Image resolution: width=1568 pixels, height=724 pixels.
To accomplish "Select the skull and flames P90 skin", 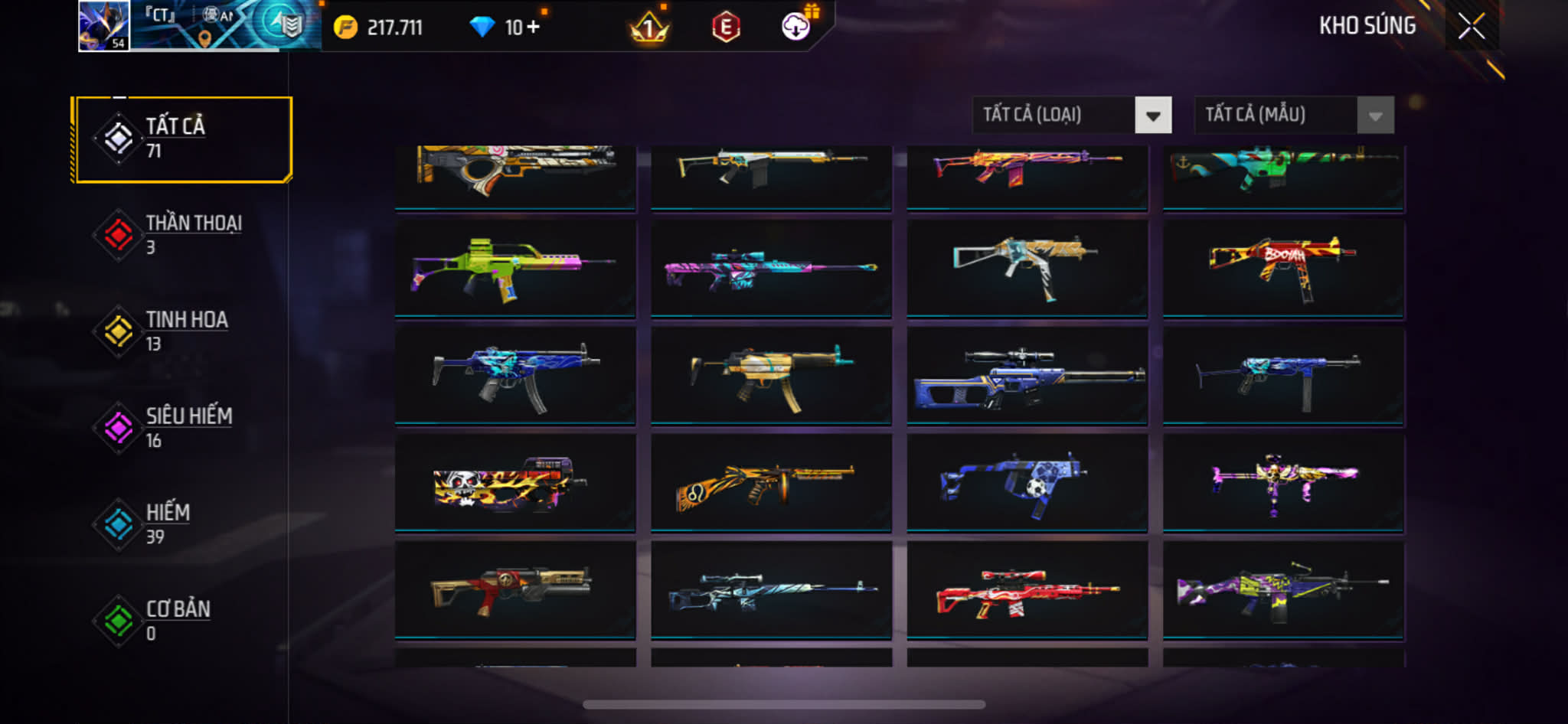I will (514, 482).
